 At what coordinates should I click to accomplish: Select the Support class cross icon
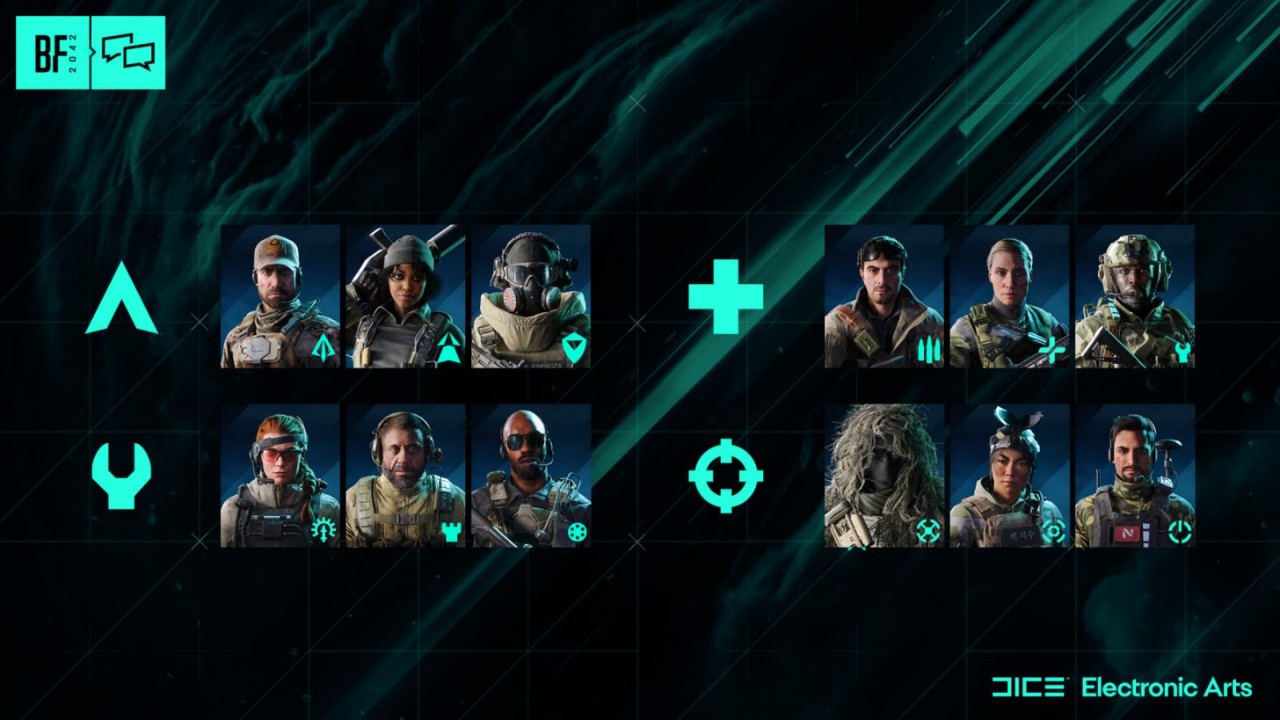725,296
